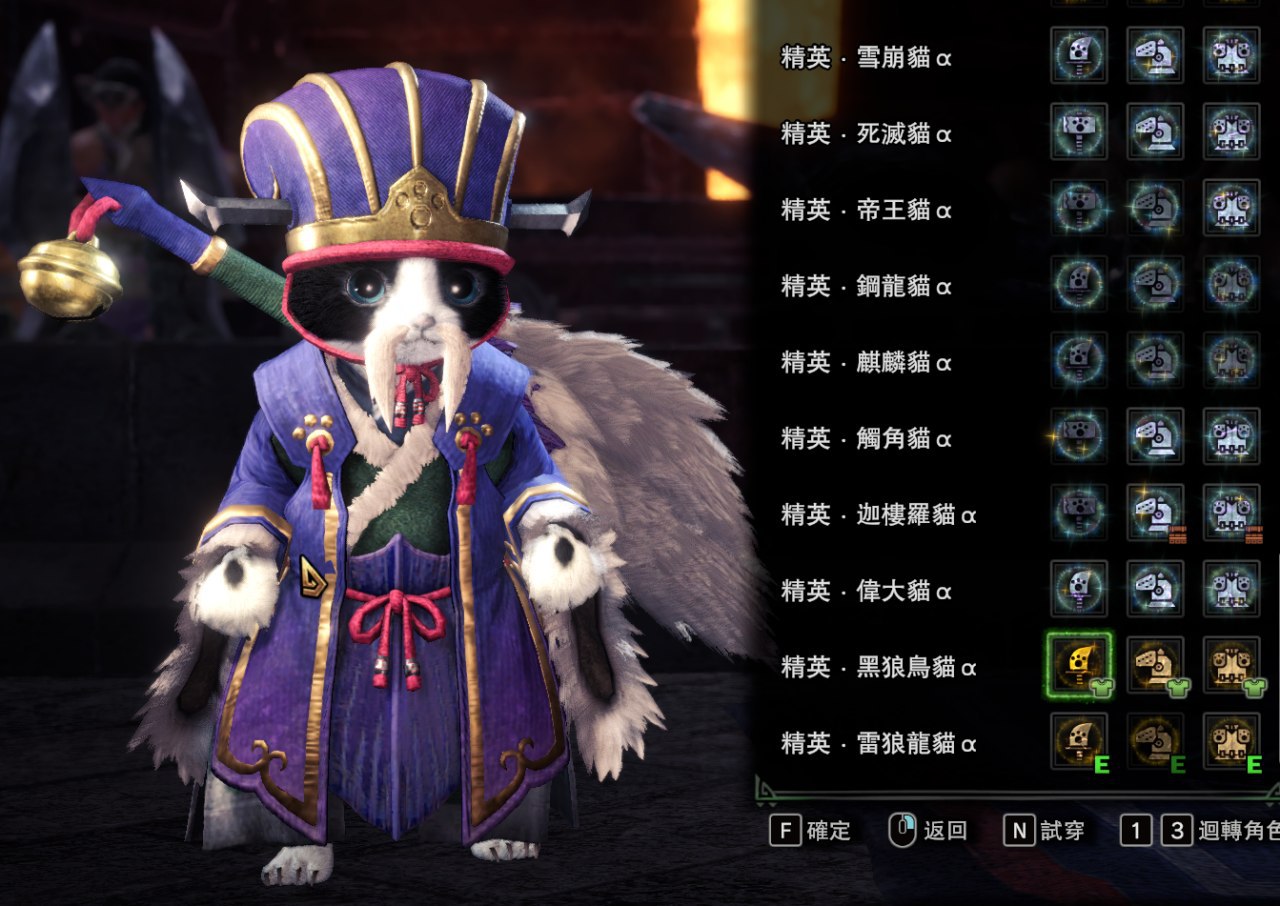Choose the 精英・雪崩貓α body armor icon
This screenshot has height=906, width=1280.
click(x=1231, y=55)
